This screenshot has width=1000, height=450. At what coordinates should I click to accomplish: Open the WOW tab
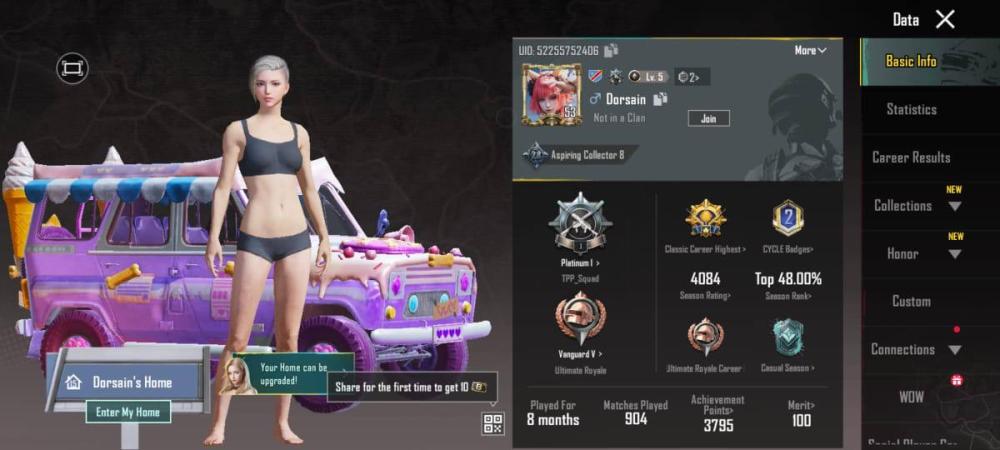(x=911, y=397)
